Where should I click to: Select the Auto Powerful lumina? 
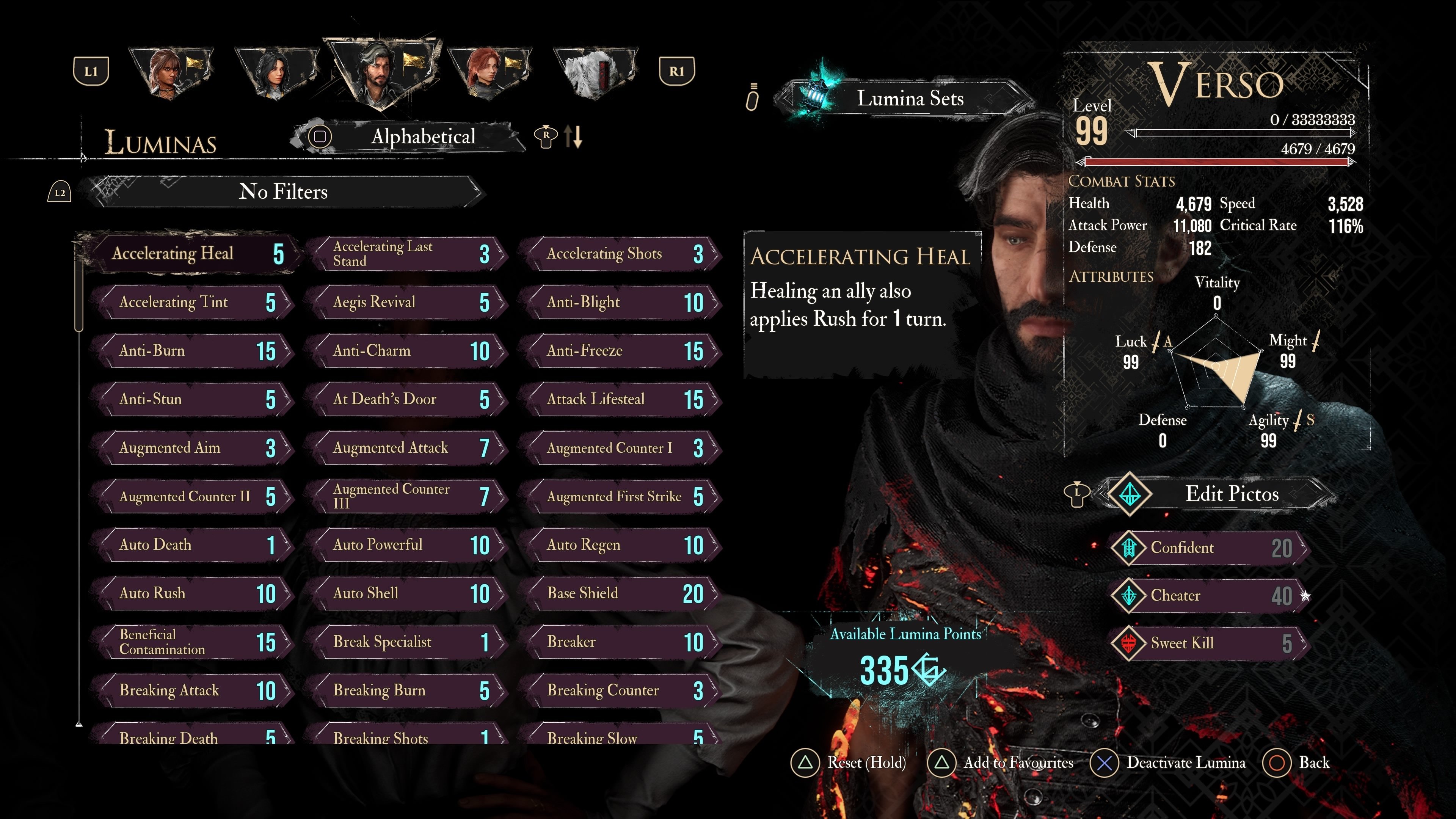click(406, 546)
